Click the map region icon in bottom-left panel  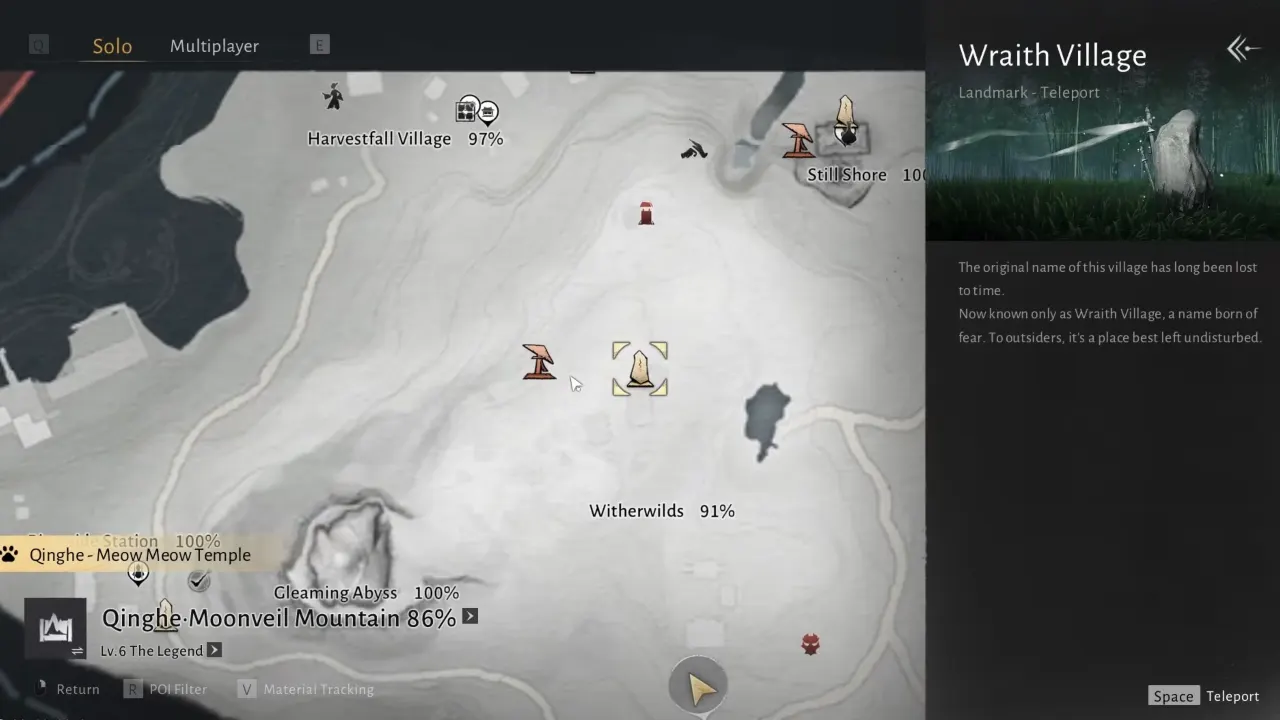click(55, 629)
